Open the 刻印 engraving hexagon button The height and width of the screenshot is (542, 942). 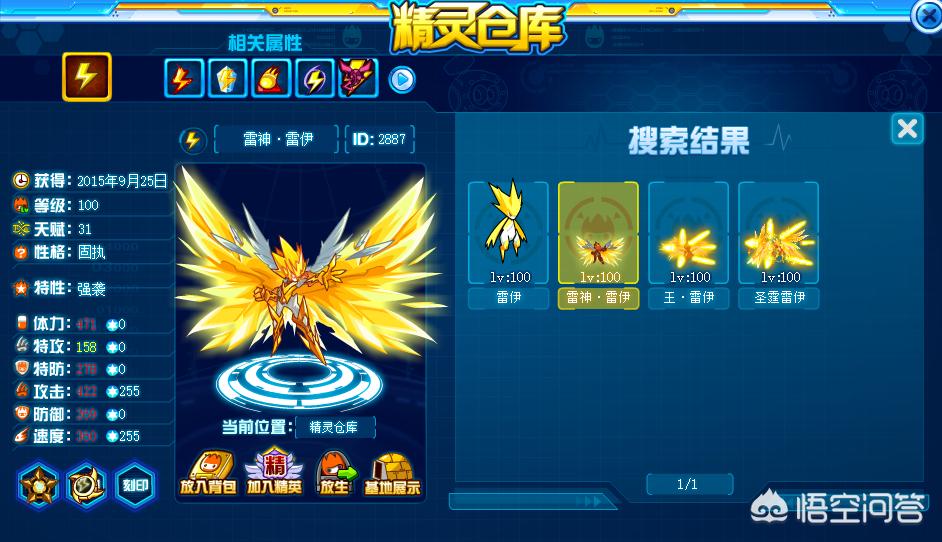point(135,484)
